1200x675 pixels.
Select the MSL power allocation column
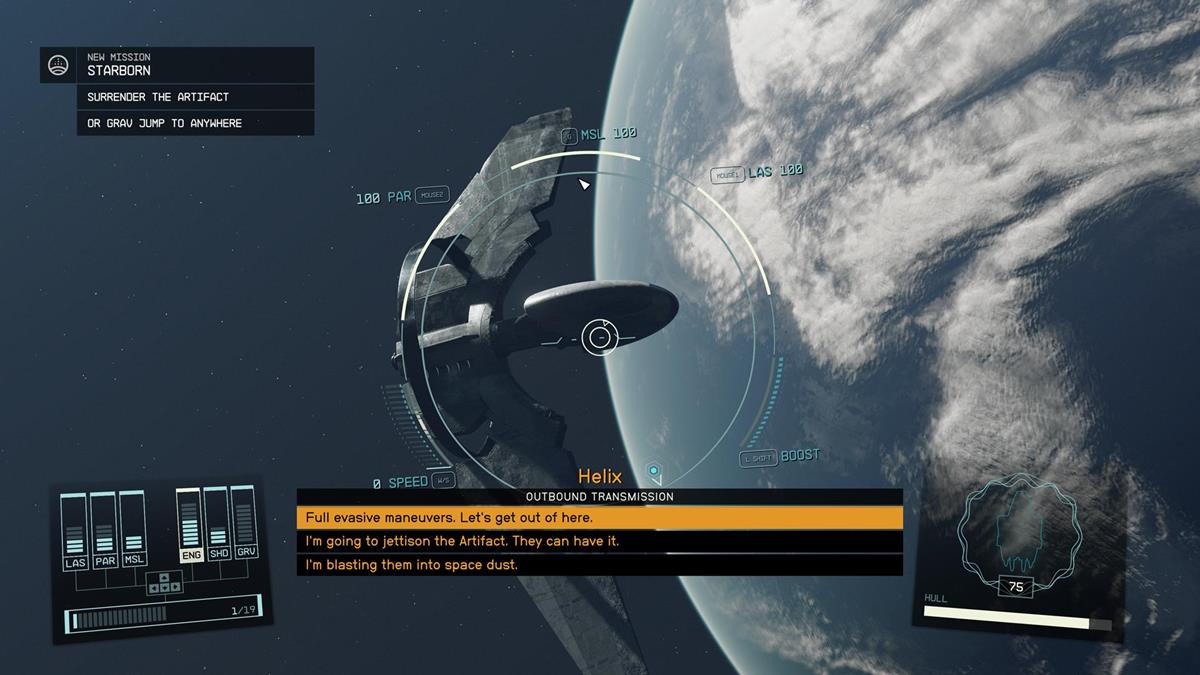(133, 531)
